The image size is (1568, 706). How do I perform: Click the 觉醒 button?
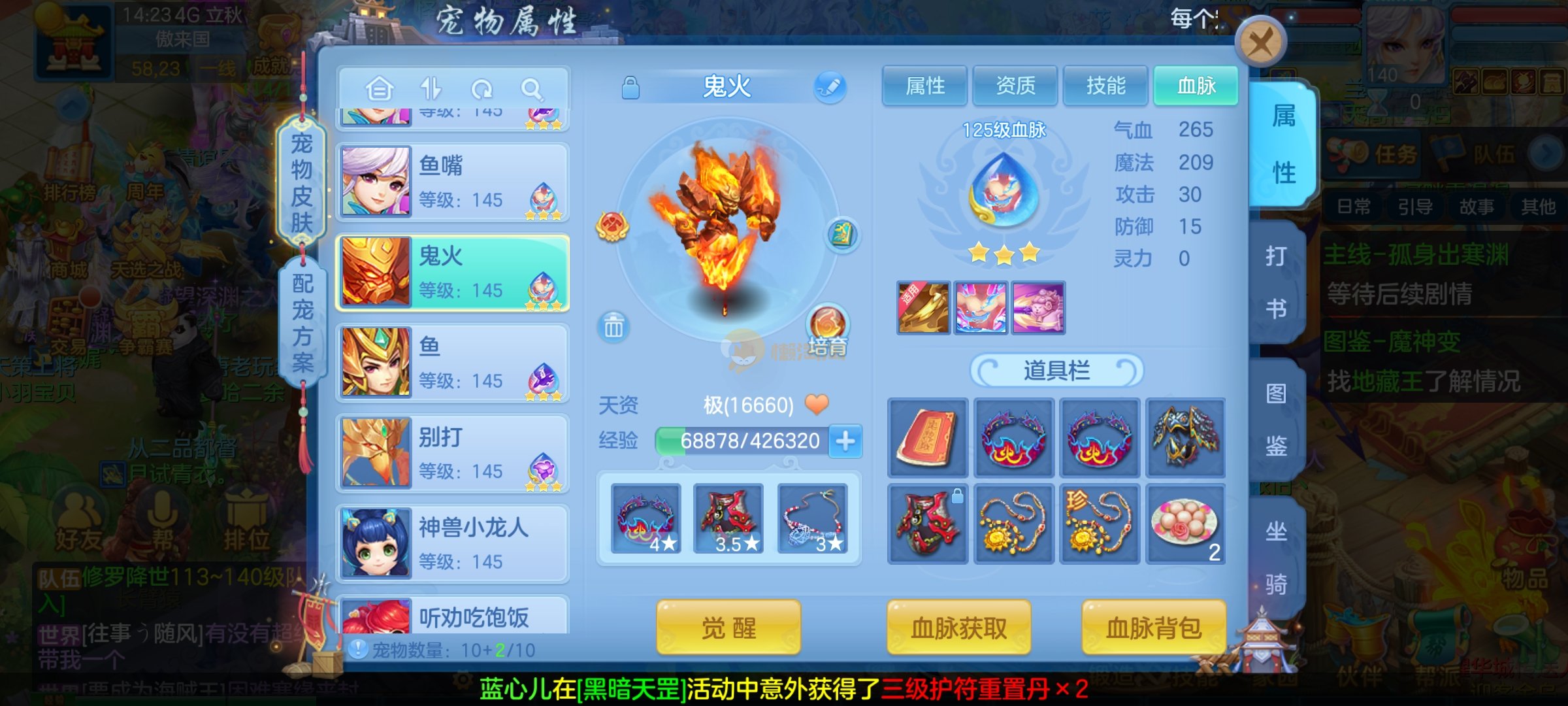728,628
